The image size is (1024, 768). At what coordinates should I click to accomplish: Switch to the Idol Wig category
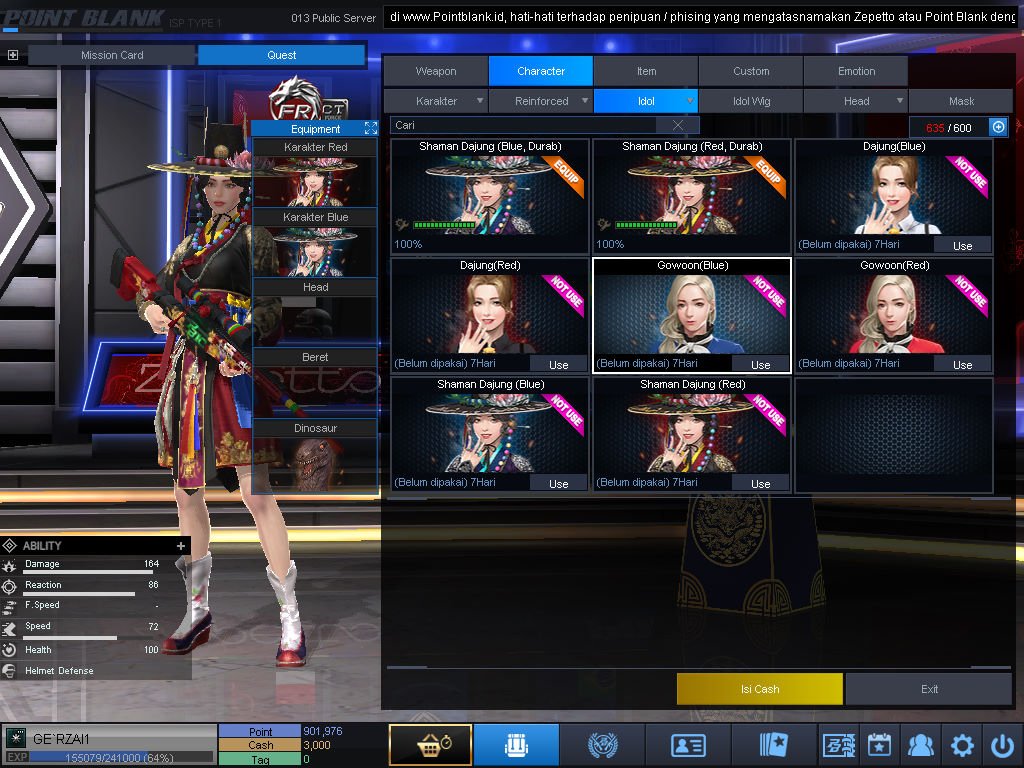pos(751,101)
